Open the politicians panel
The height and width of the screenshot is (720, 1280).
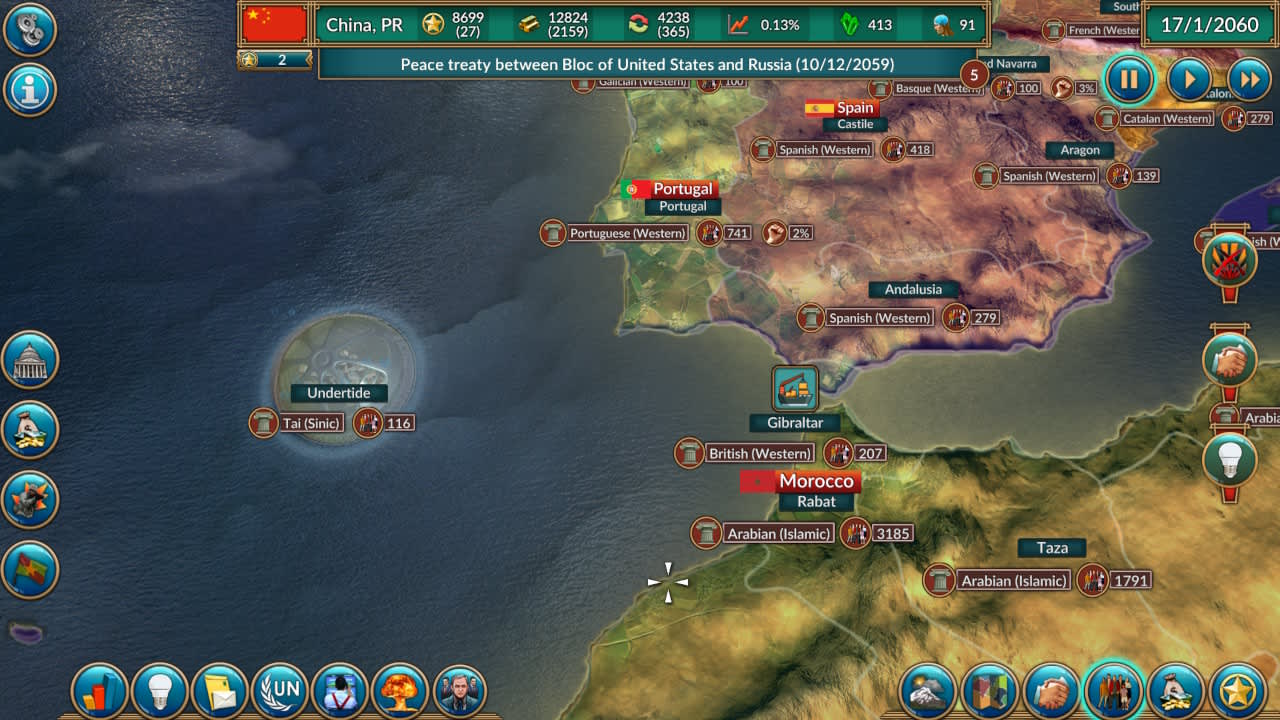pos(461,690)
